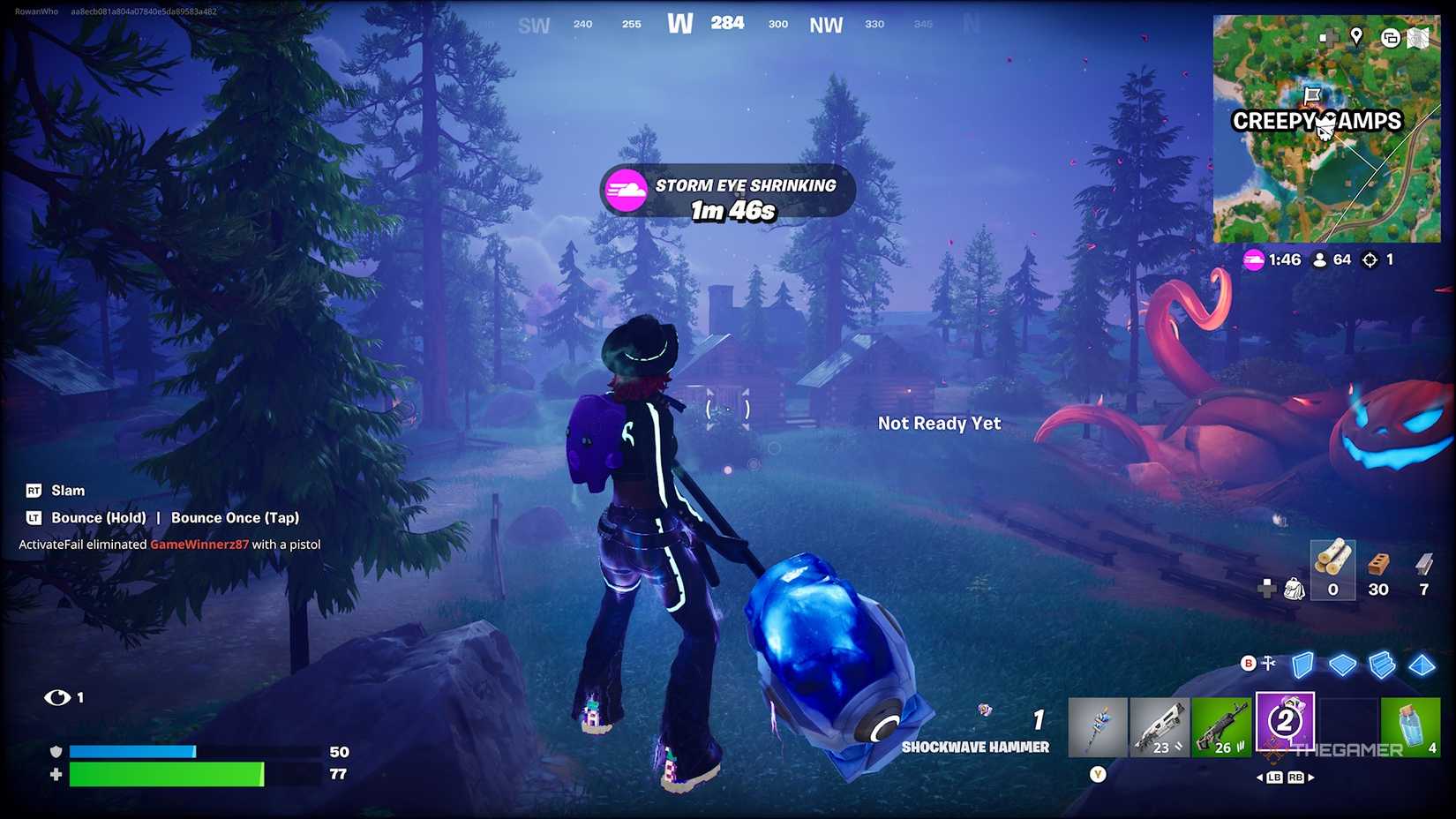Click the right arrow beside the RB prompt

coord(1310,778)
